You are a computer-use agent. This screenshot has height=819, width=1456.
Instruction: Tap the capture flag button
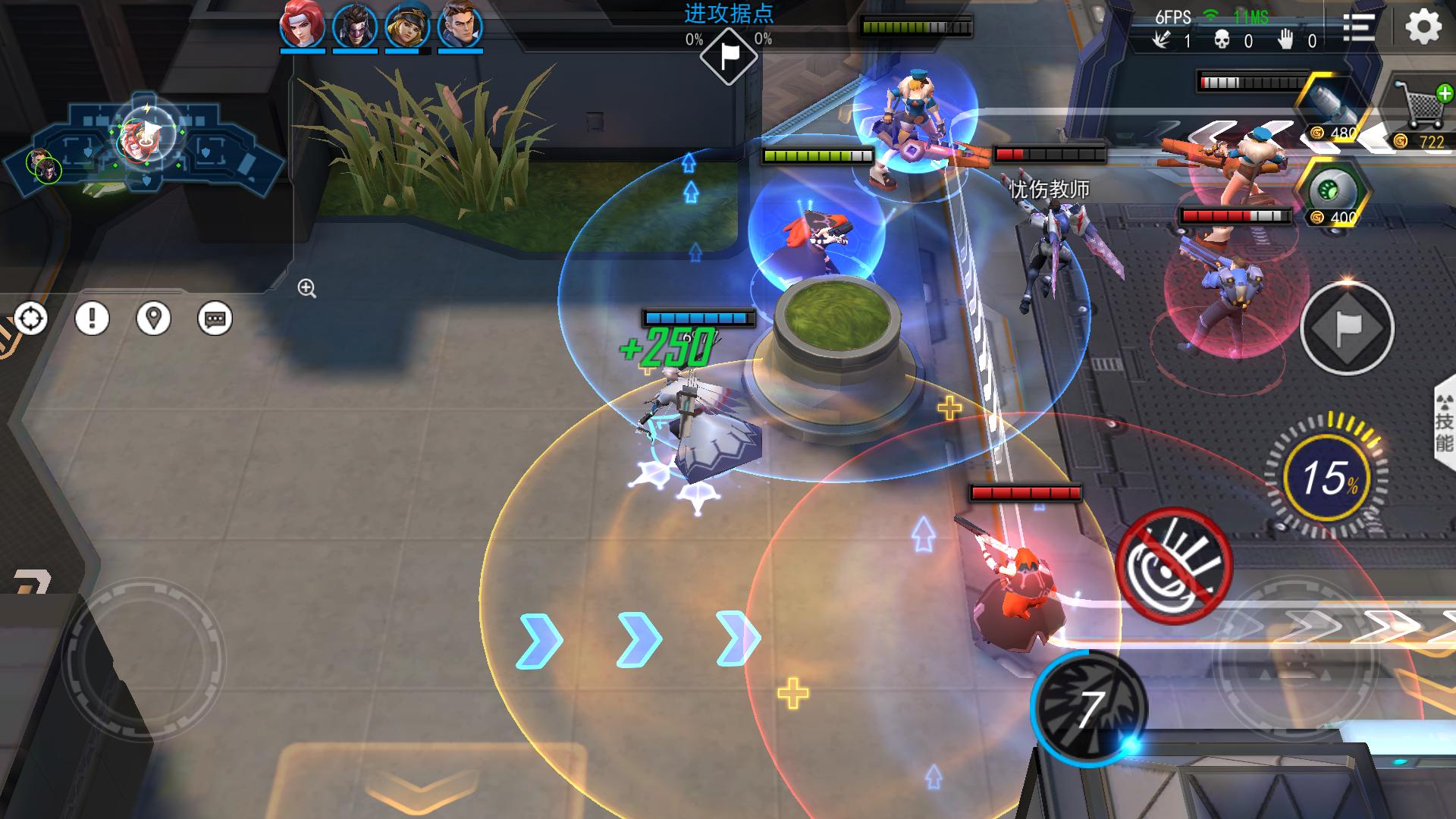point(1347,328)
